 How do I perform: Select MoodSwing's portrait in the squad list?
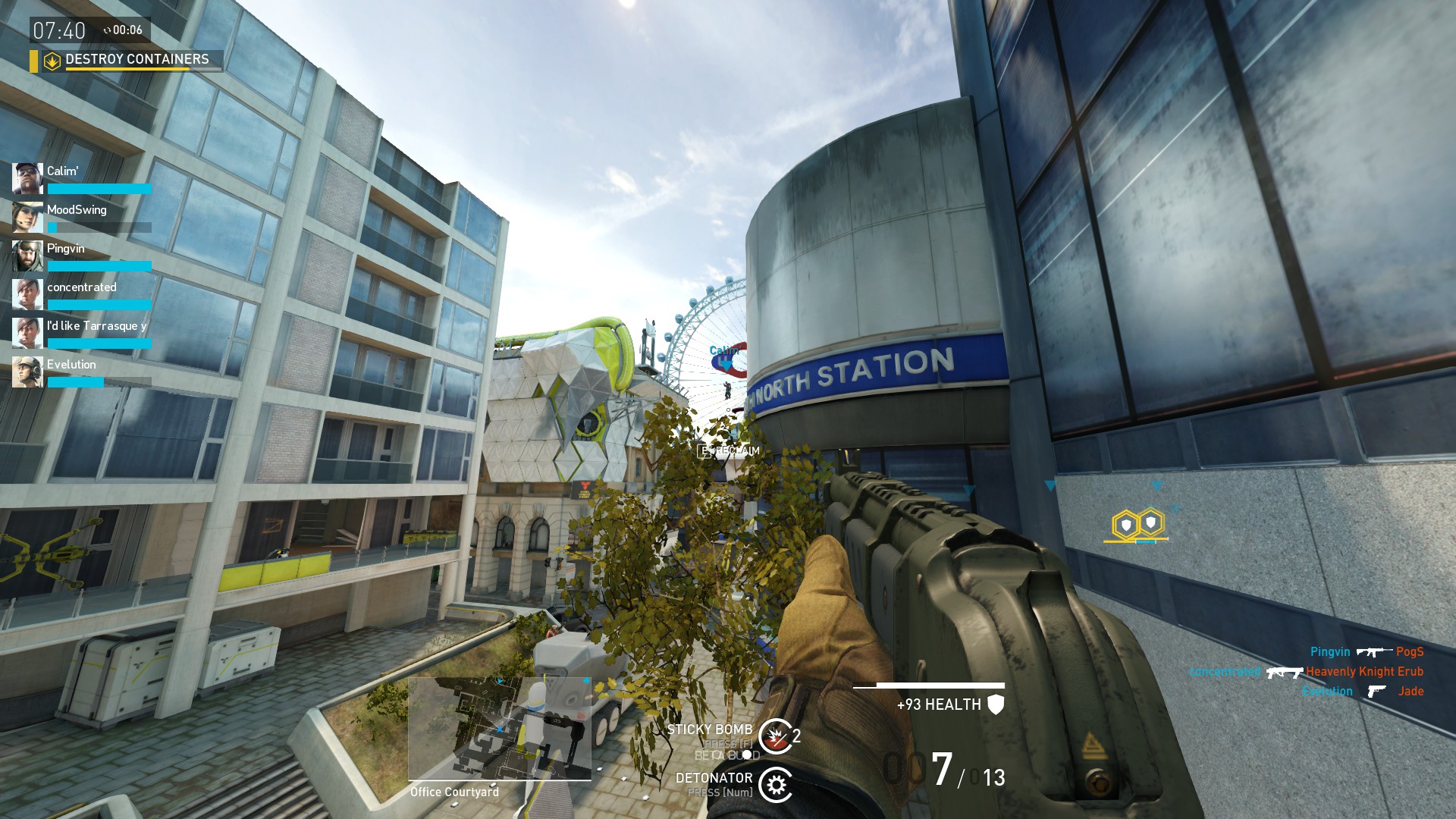(x=27, y=218)
